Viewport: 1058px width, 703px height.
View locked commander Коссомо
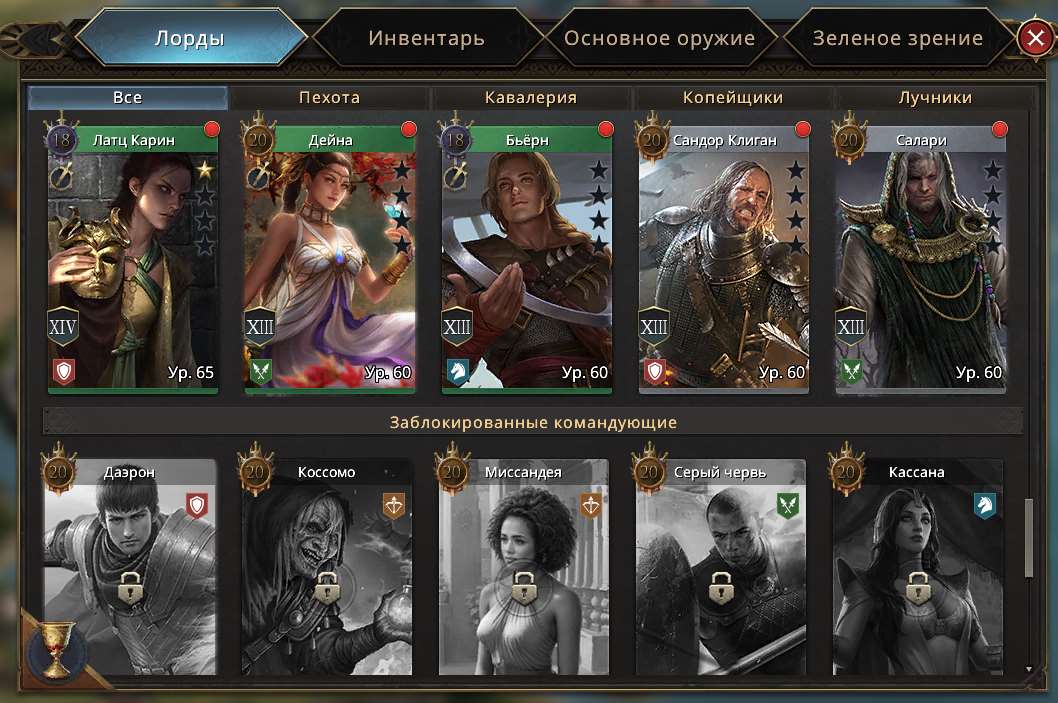(327, 570)
